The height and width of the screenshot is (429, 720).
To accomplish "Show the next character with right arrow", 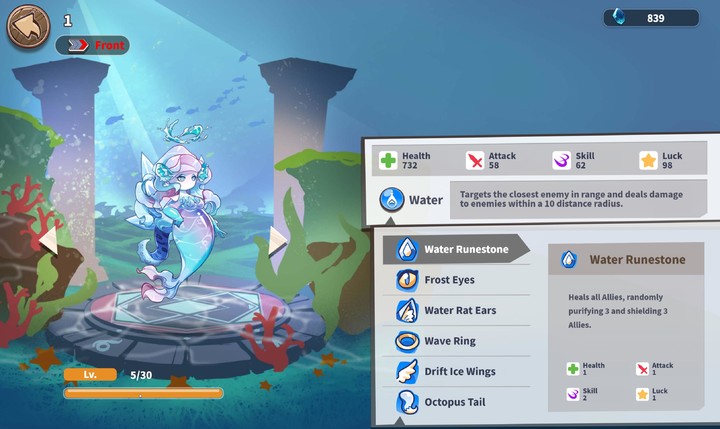I will pyautogui.click(x=278, y=240).
